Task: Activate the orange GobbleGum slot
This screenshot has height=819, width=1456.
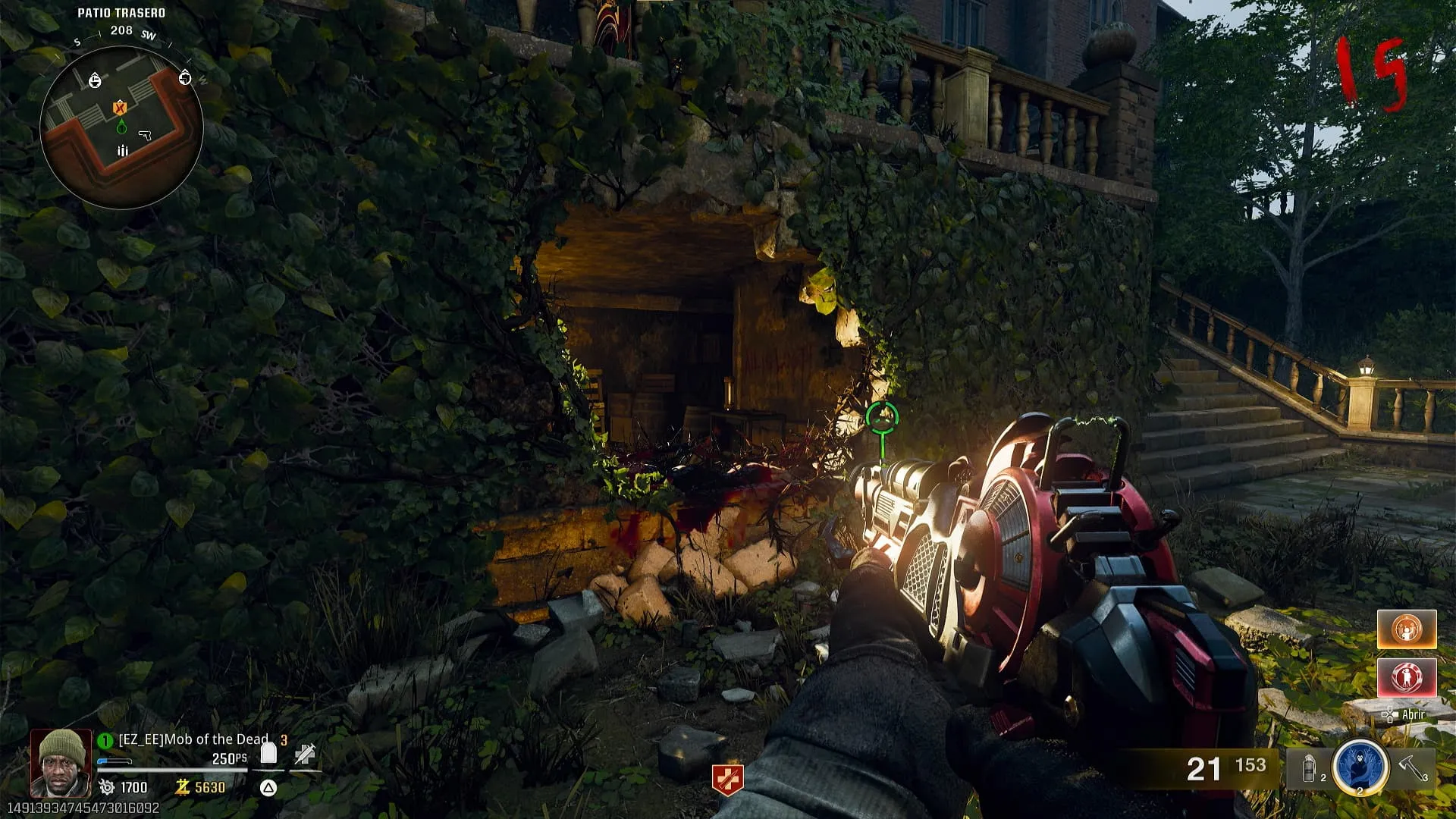Action: (x=1407, y=629)
